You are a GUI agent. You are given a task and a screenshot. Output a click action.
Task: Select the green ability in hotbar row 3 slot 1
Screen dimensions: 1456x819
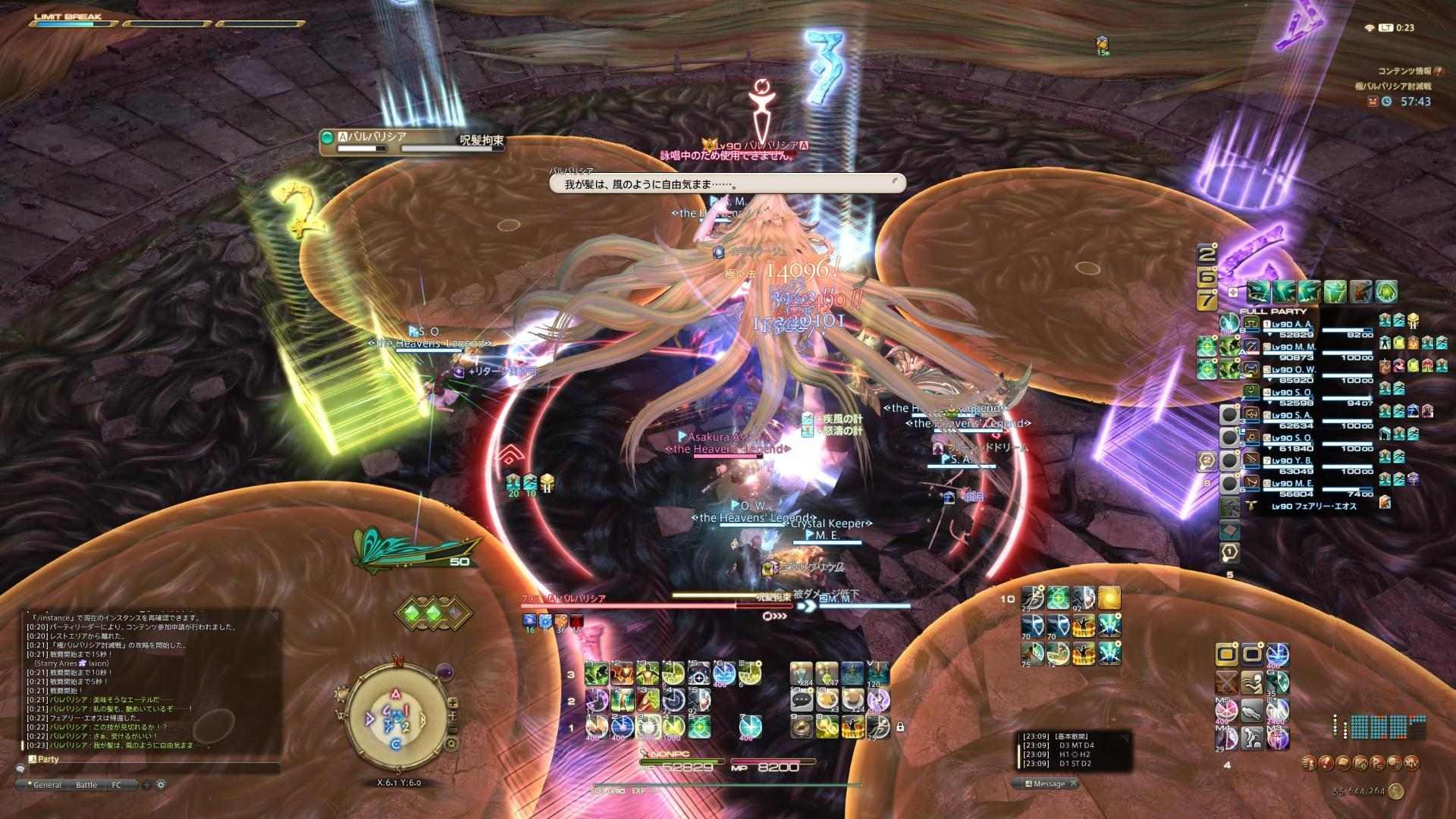[596, 673]
